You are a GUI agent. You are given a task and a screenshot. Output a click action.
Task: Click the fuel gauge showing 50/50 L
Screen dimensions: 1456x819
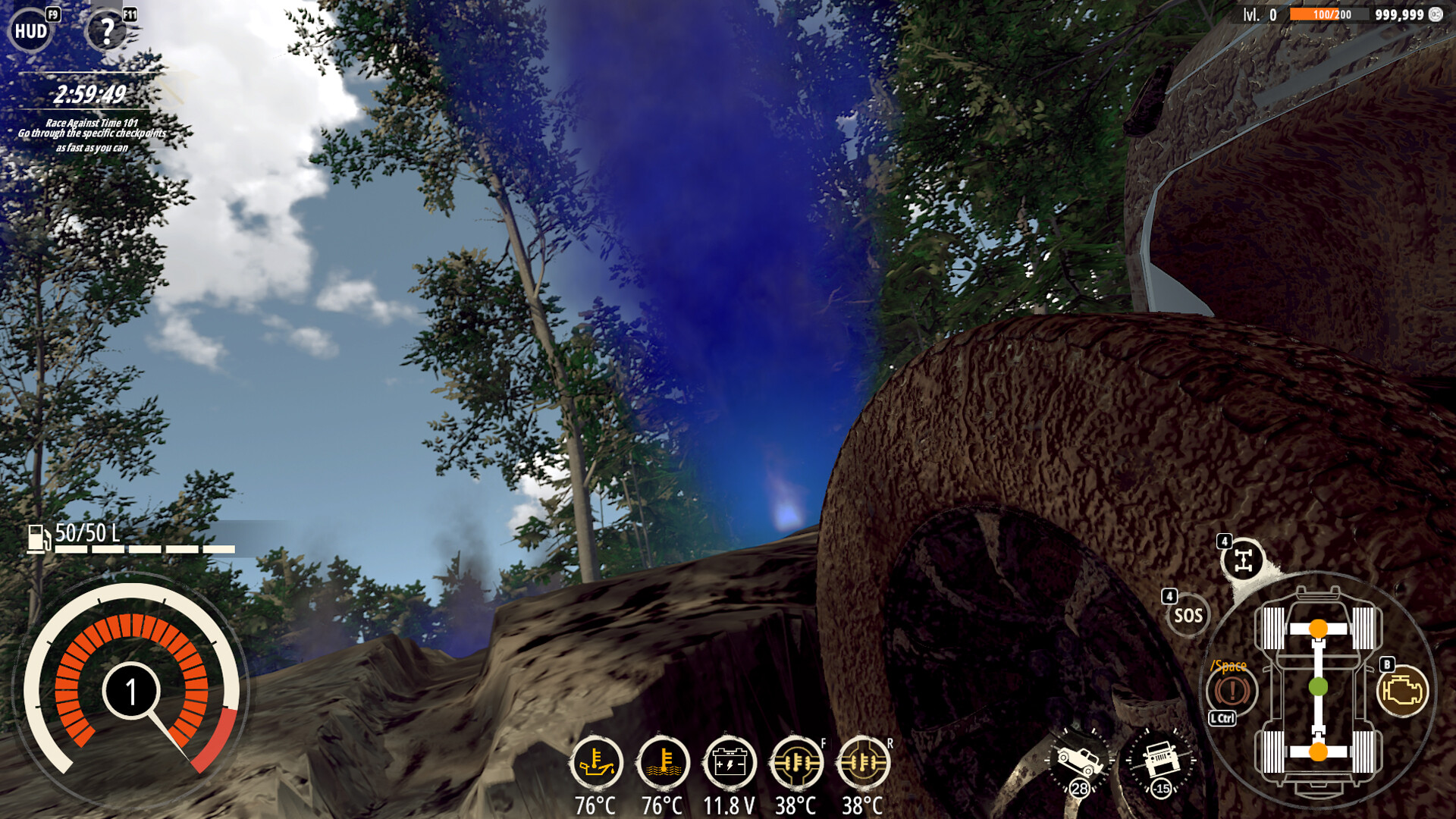point(76,535)
